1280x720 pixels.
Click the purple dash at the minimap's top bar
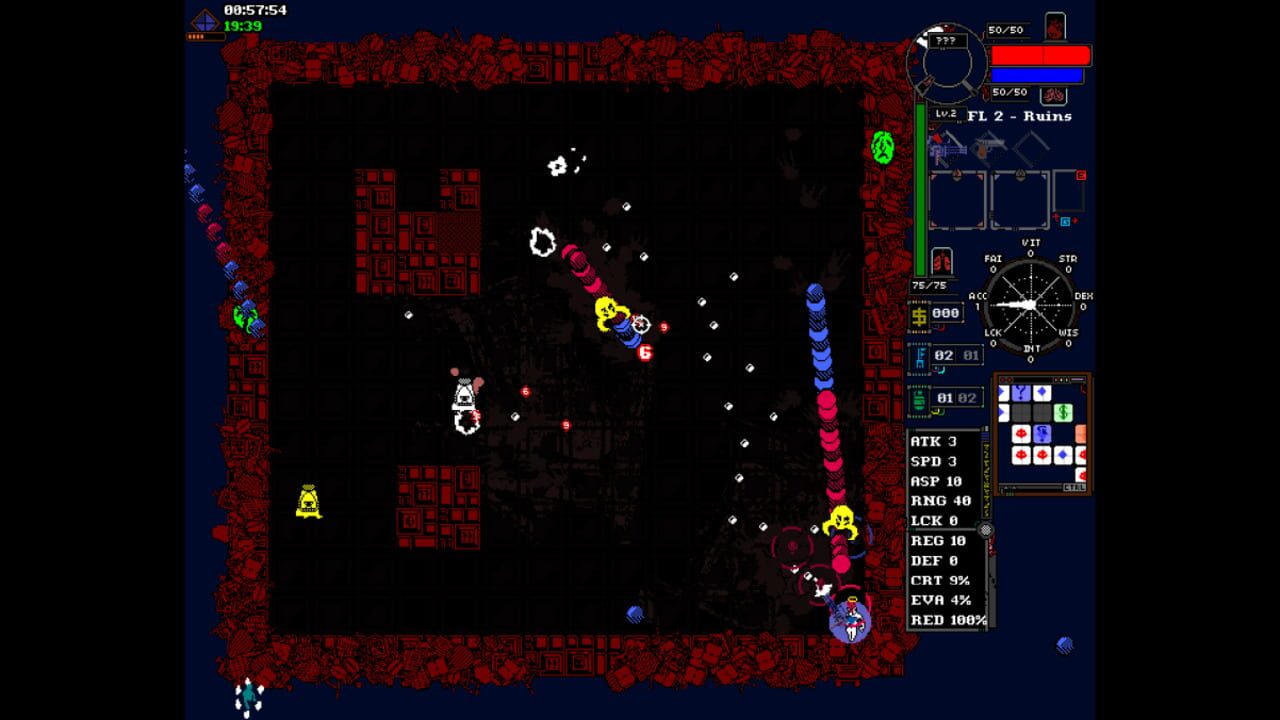pyautogui.click(x=1078, y=378)
